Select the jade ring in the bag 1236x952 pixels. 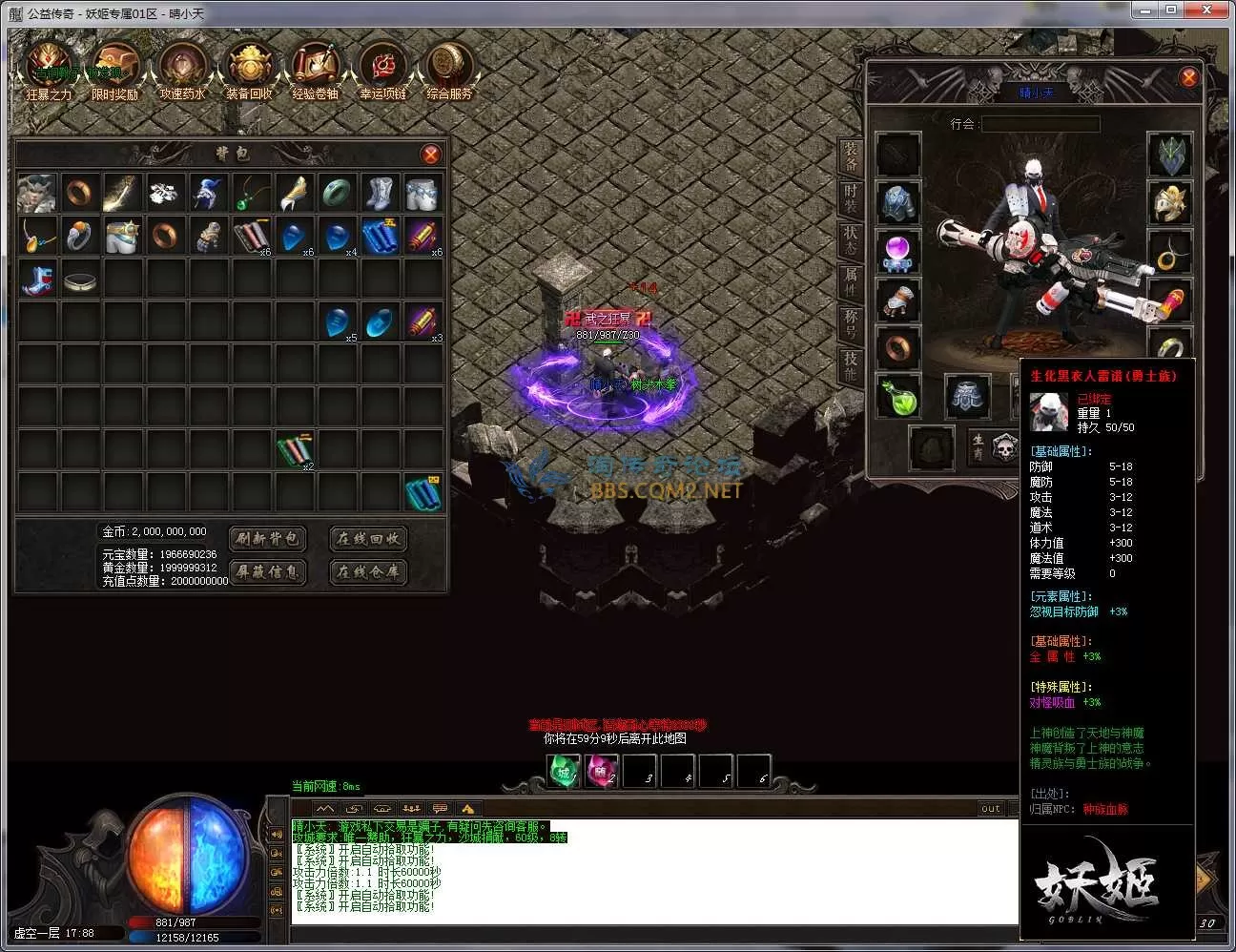(336, 193)
